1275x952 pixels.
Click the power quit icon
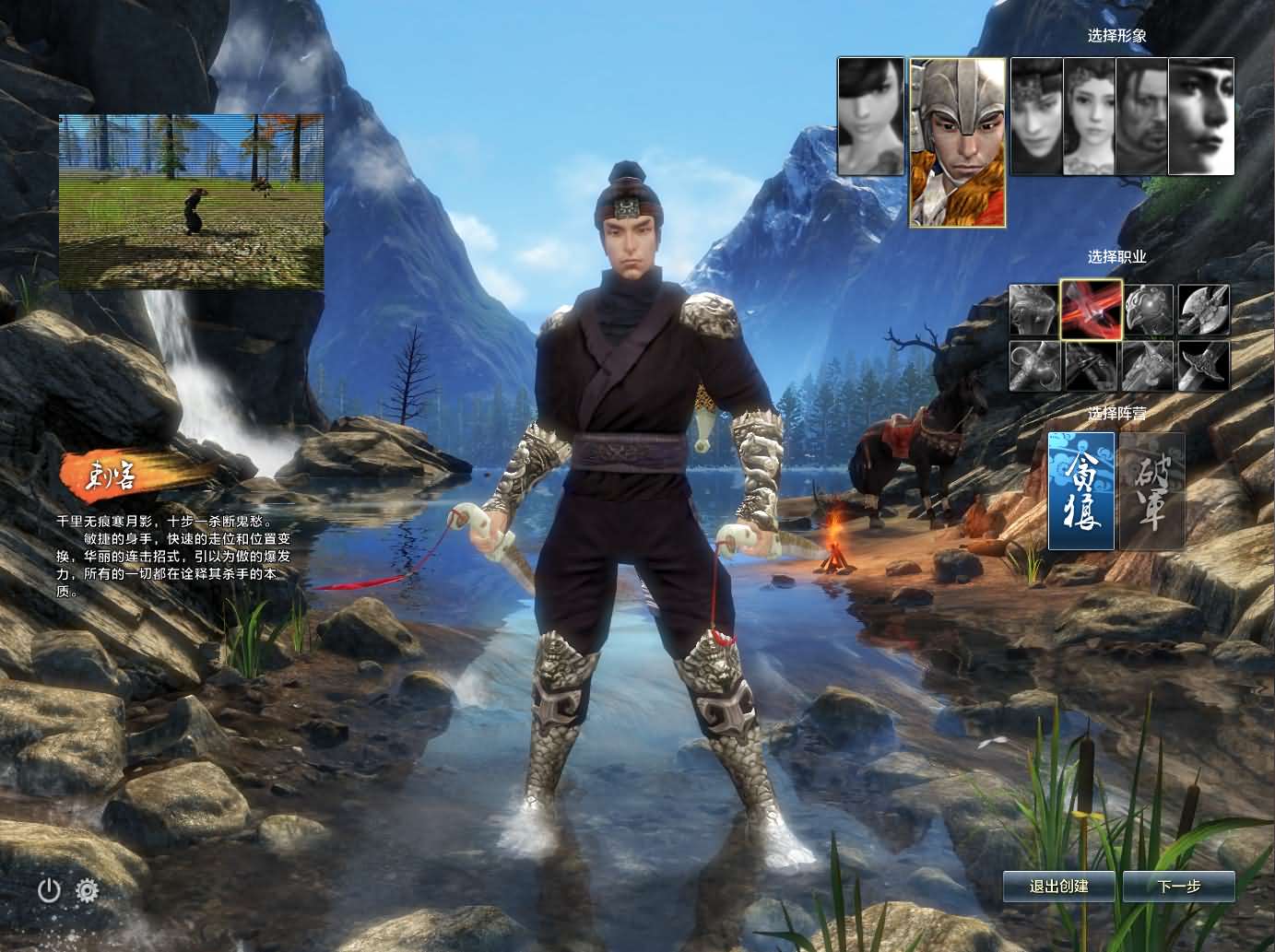tap(49, 890)
